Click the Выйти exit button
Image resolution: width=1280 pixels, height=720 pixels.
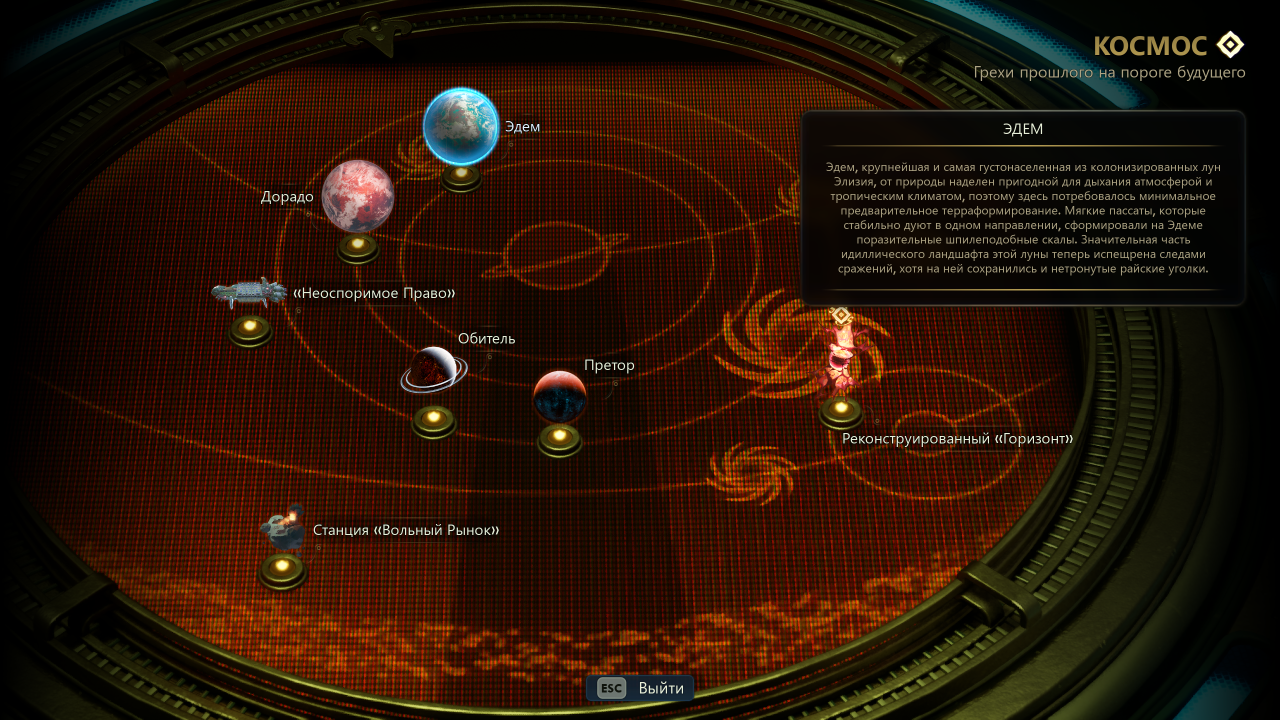click(640, 688)
